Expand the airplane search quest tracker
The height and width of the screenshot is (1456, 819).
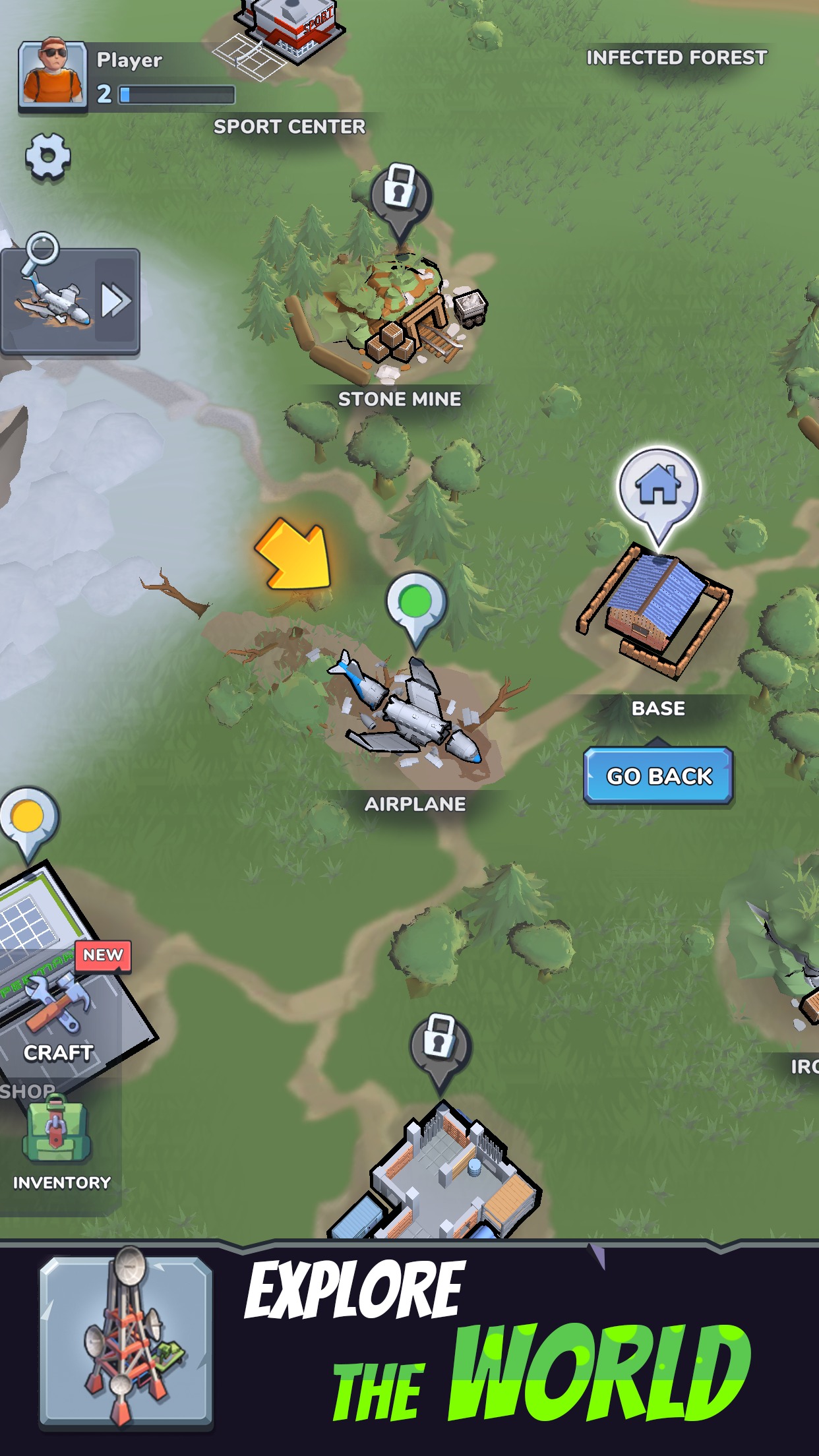[116, 301]
